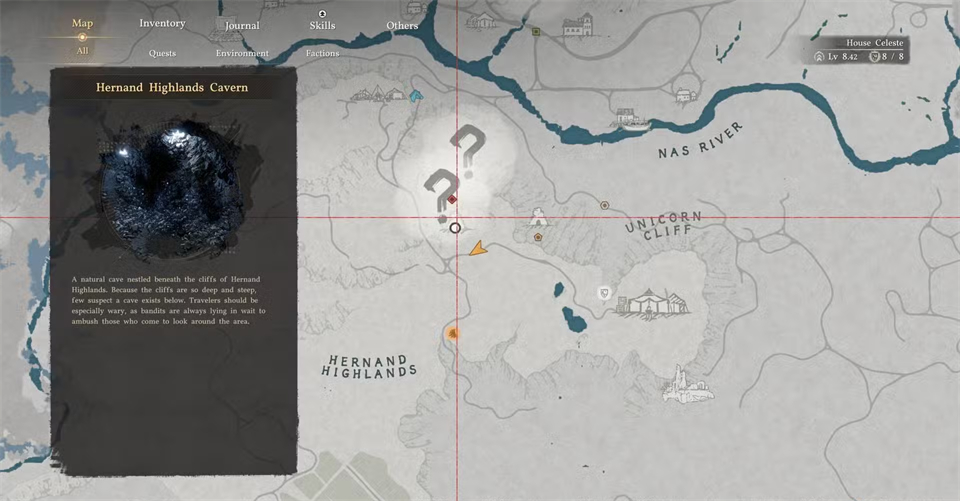Select the Map tab
Image resolution: width=960 pixels, height=501 pixels.
tap(82, 23)
